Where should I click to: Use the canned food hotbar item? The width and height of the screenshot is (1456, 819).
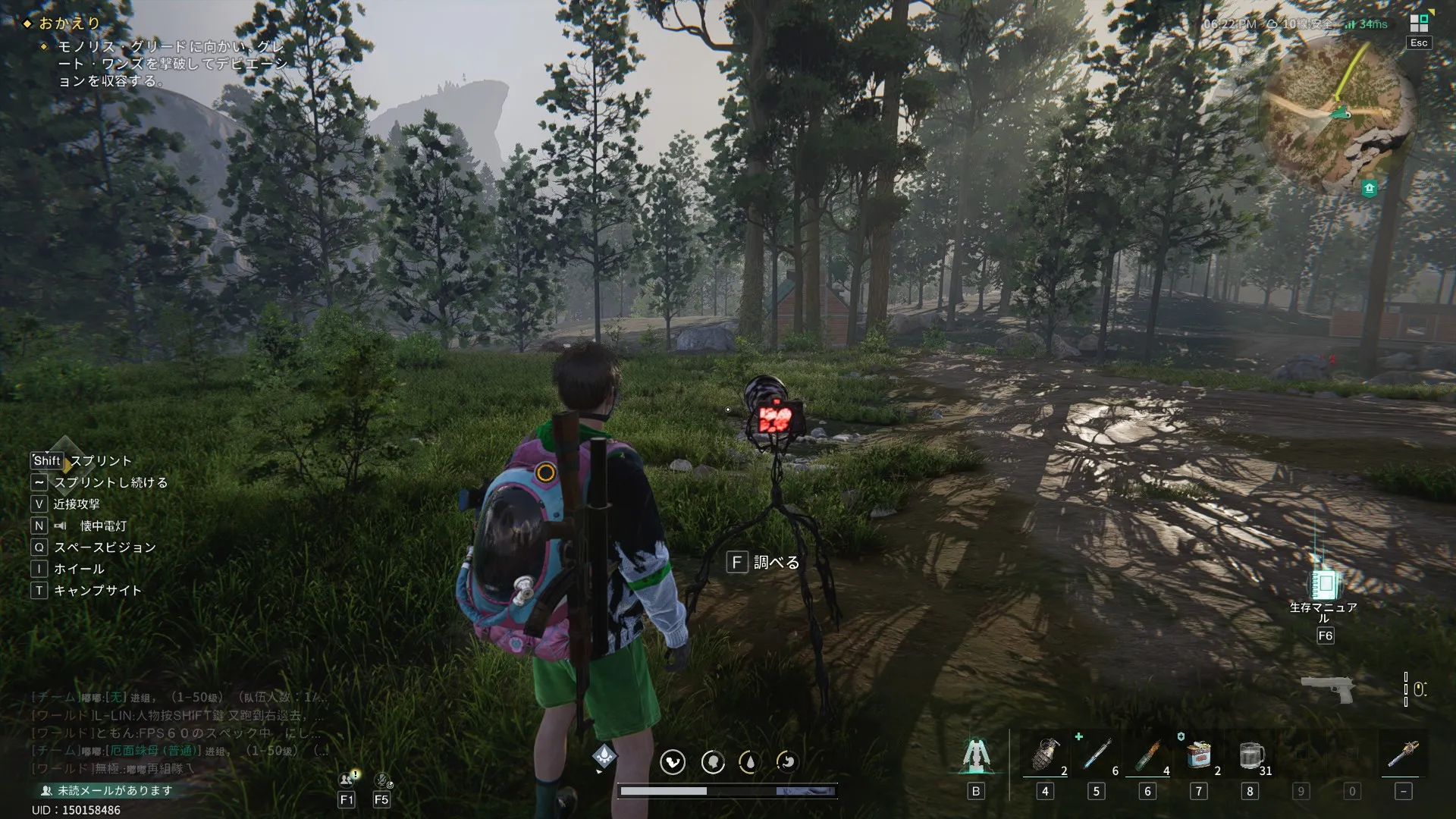1198,757
